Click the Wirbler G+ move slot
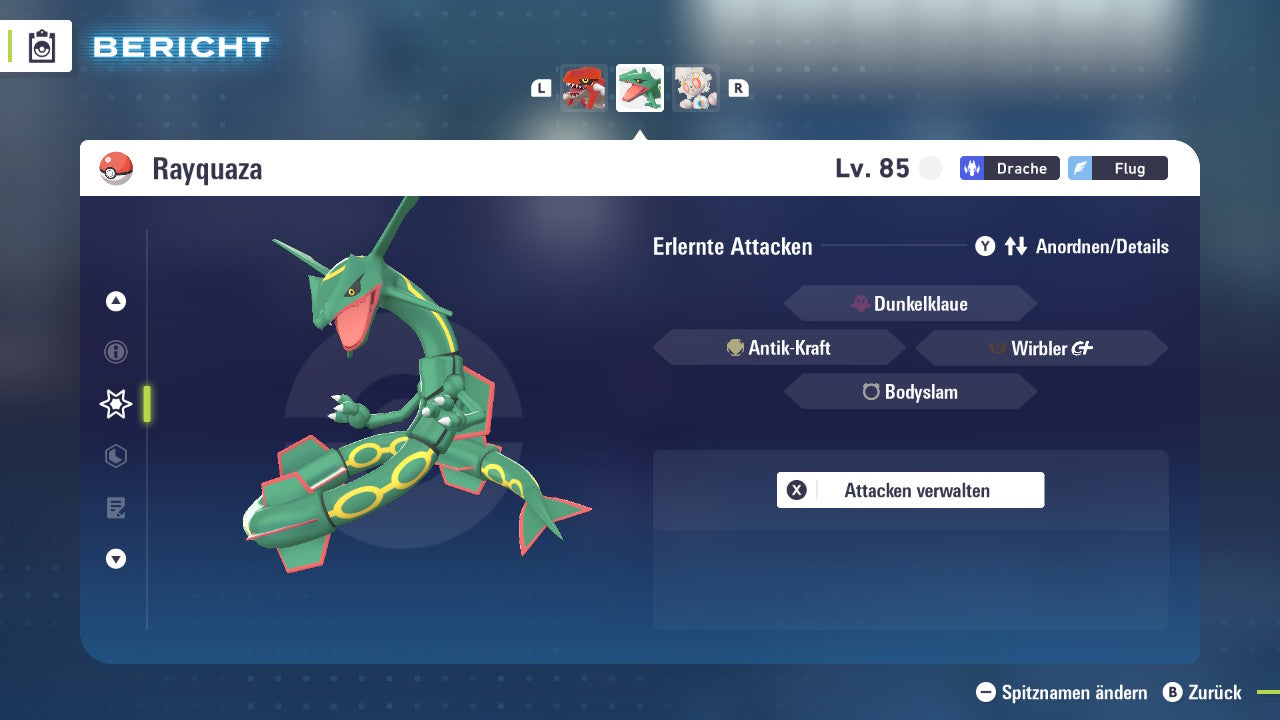 1041,347
